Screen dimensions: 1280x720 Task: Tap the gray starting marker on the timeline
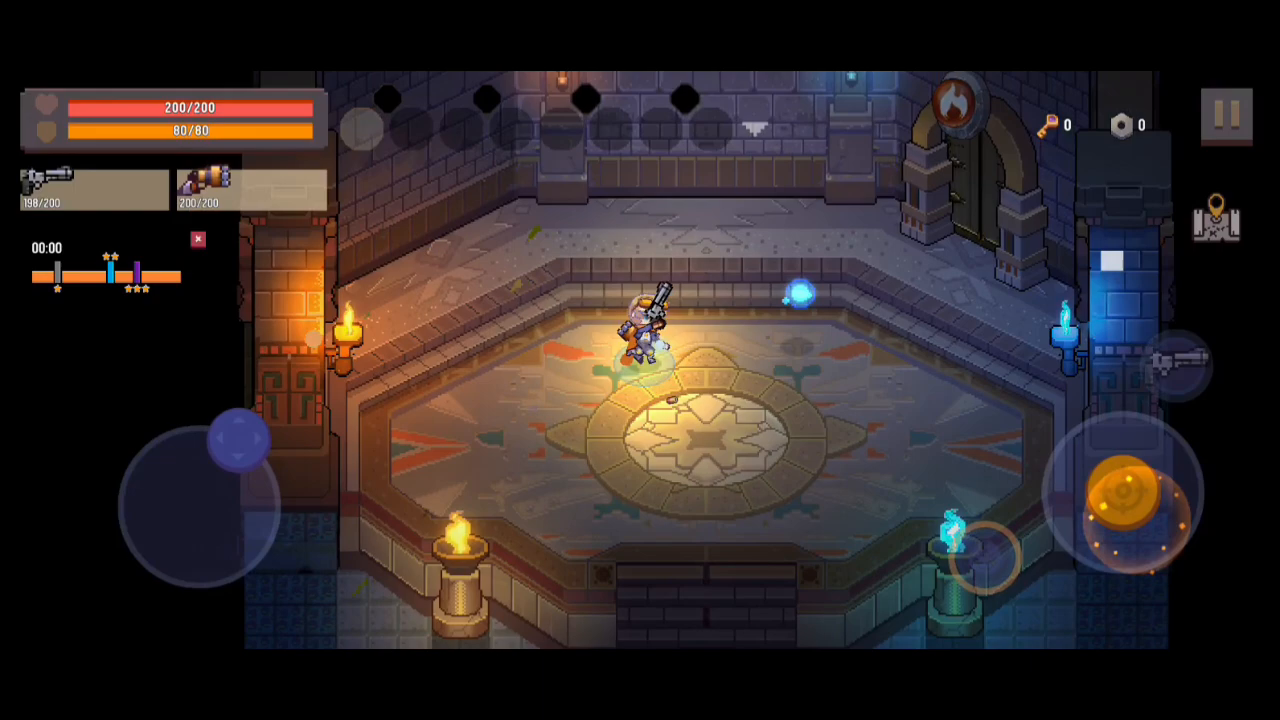click(57, 271)
